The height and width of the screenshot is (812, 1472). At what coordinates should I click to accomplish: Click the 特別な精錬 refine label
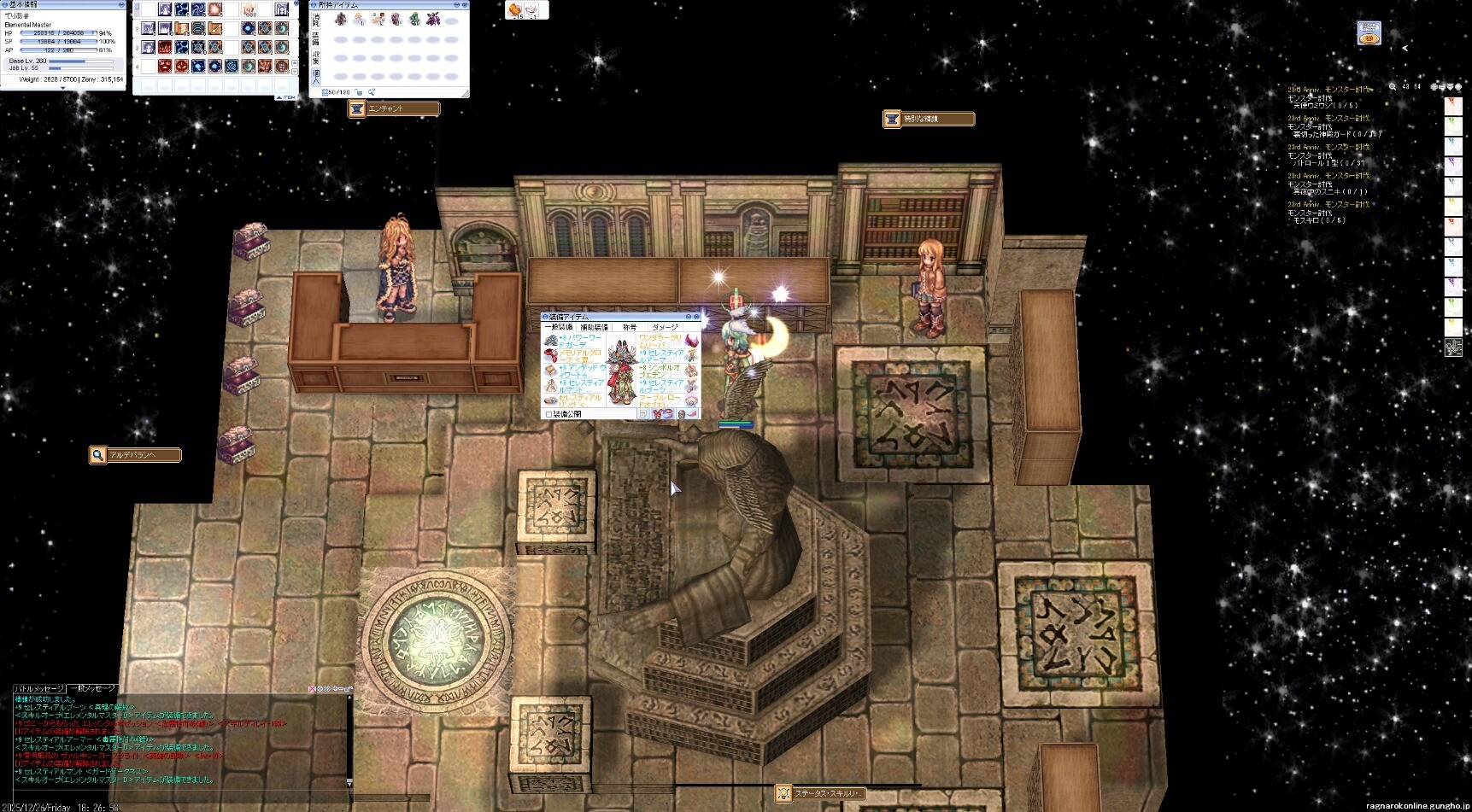click(x=929, y=120)
